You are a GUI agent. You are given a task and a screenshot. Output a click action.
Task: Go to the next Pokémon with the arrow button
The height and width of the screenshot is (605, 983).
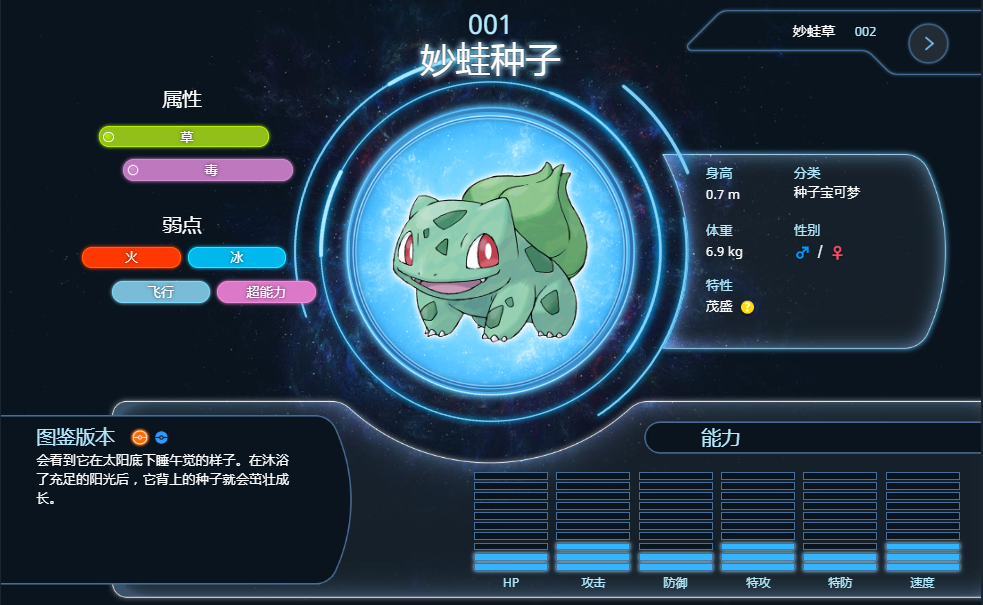tap(928, 43)
